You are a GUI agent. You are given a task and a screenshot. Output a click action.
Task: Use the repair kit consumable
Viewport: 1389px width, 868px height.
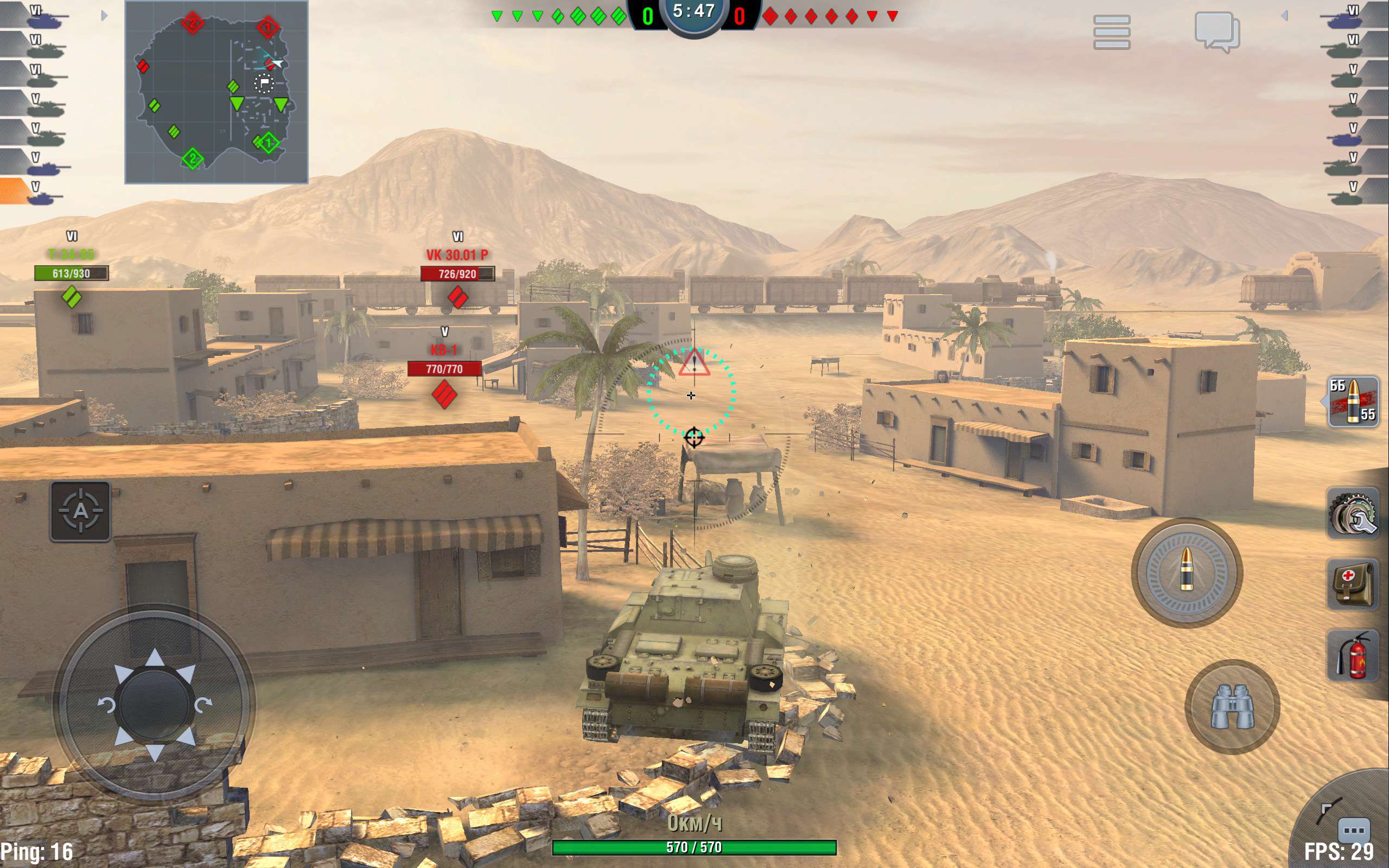coord(1353,514)
